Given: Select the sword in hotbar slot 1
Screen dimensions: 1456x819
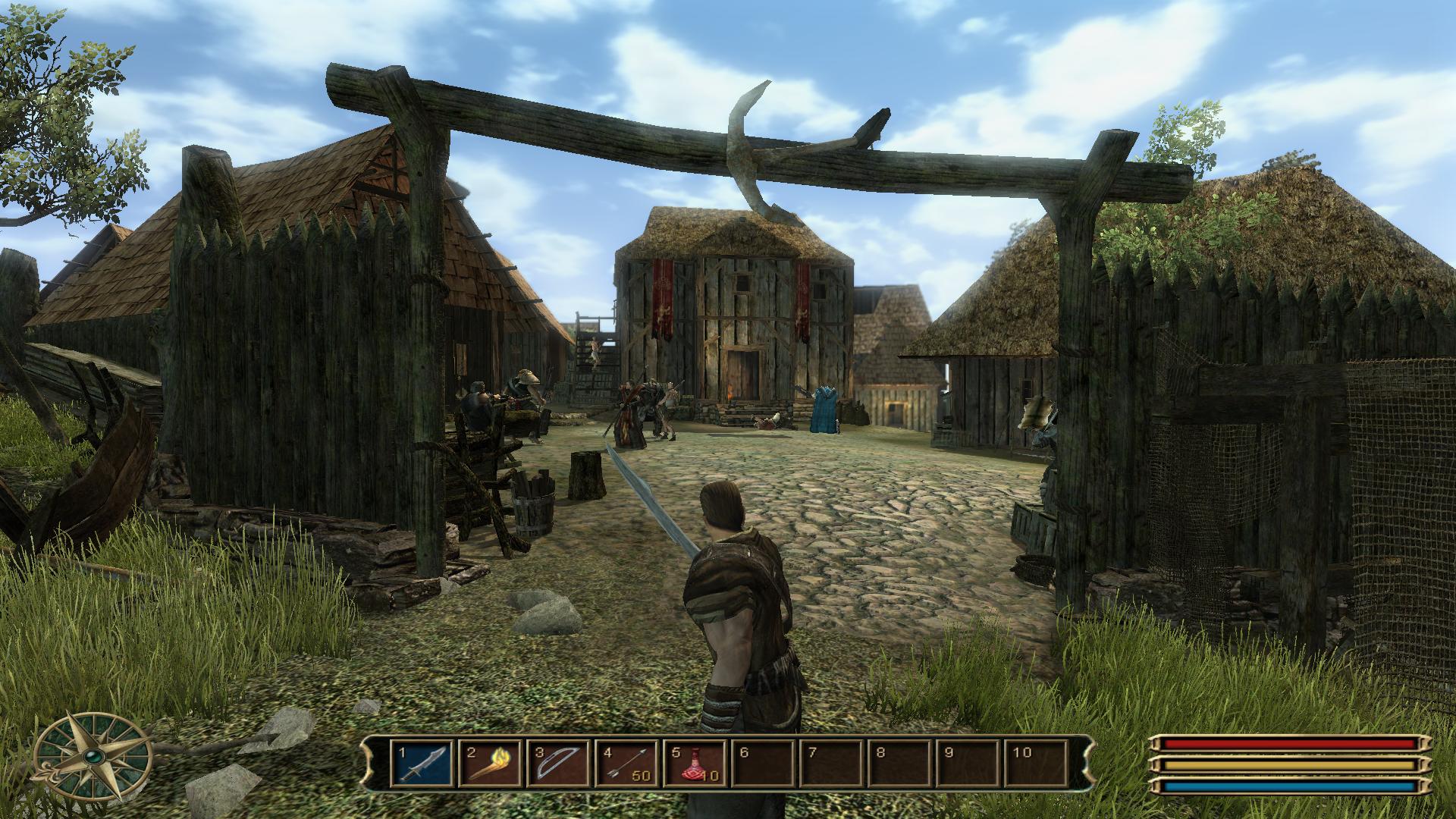Looking at the screenshot, I should pyautogui.click(x=423, y=764).
